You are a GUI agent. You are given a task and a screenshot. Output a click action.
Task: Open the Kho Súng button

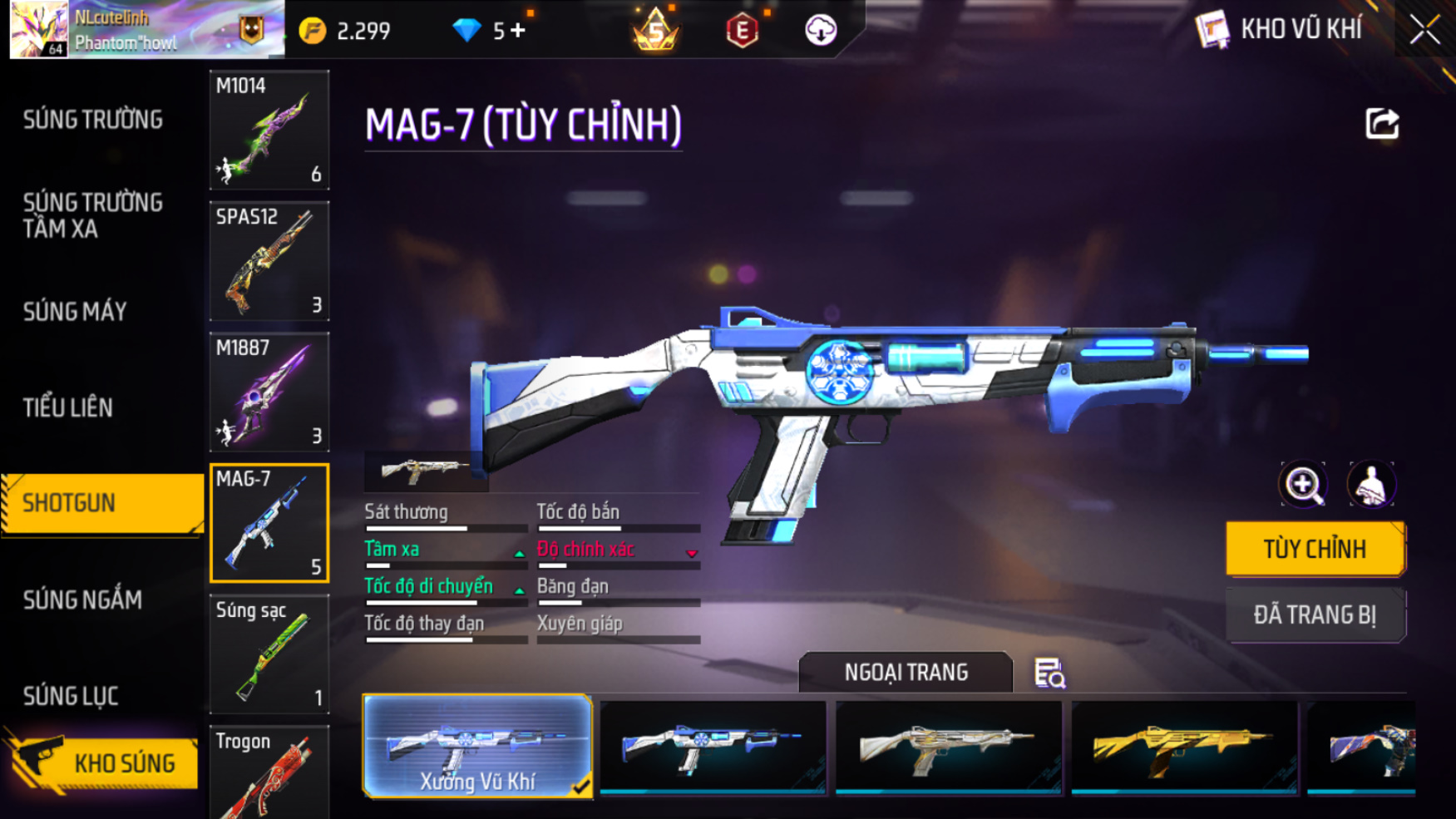point(104,763)
